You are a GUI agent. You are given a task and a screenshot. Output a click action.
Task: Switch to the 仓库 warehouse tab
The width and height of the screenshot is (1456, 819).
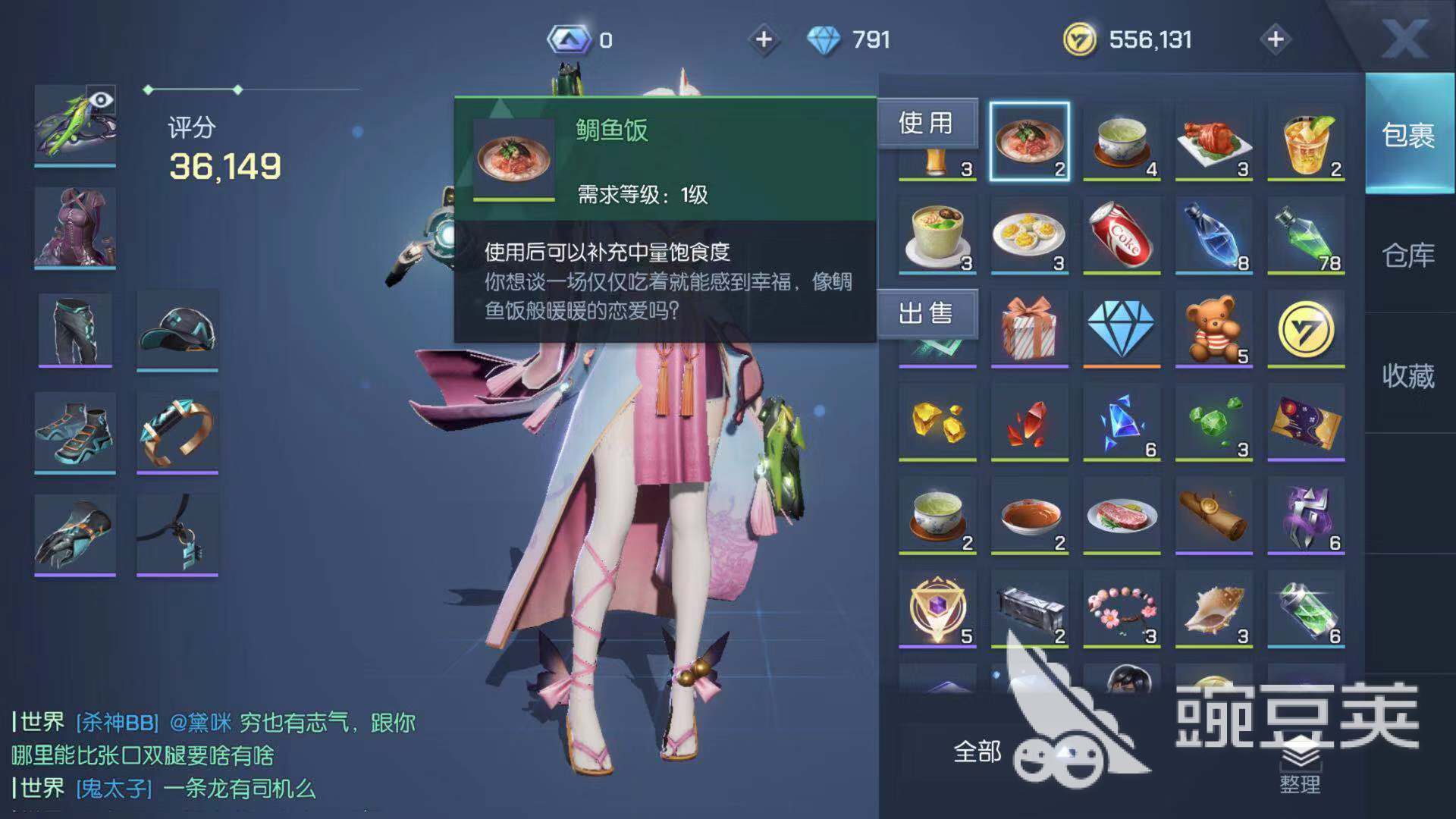[x=1408, y=256]
